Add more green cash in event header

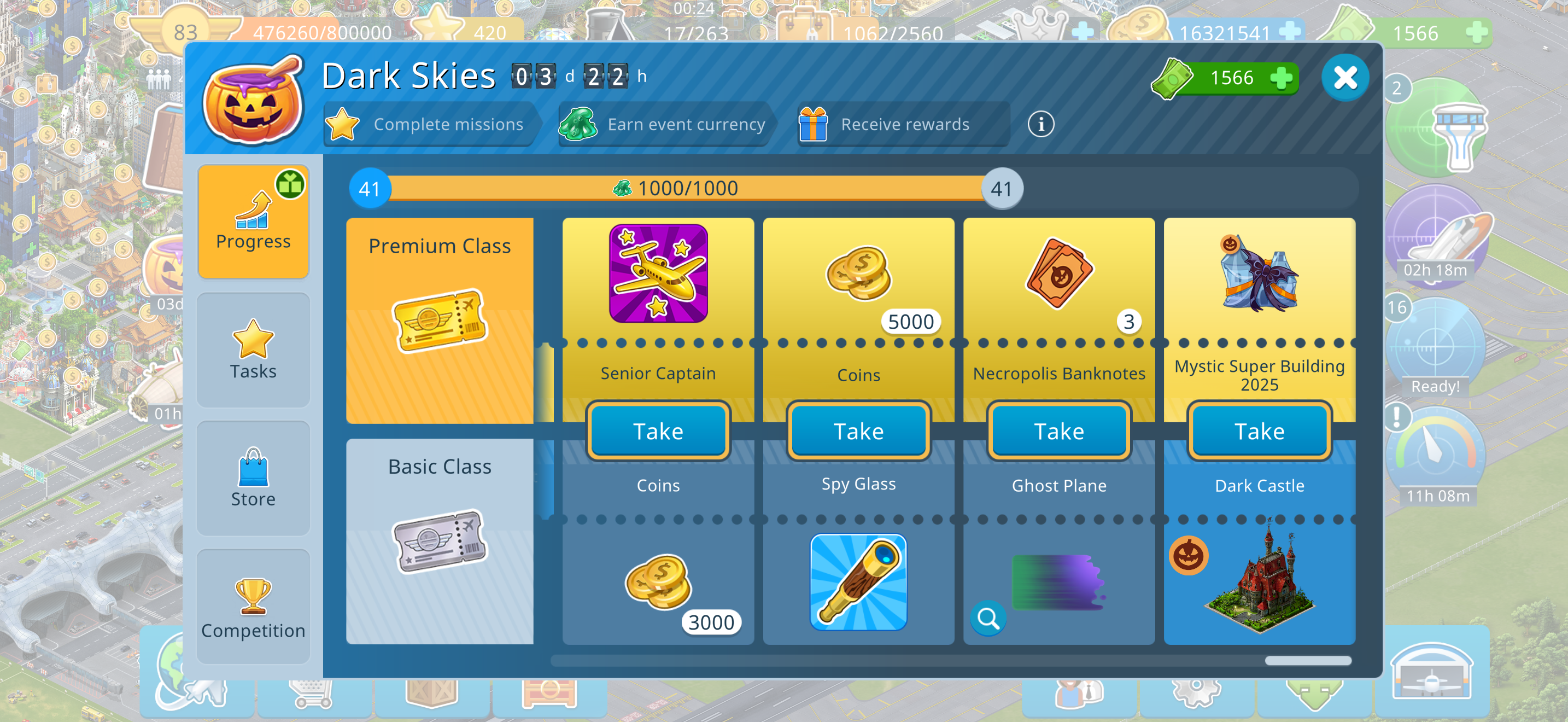click(1282, 78)
